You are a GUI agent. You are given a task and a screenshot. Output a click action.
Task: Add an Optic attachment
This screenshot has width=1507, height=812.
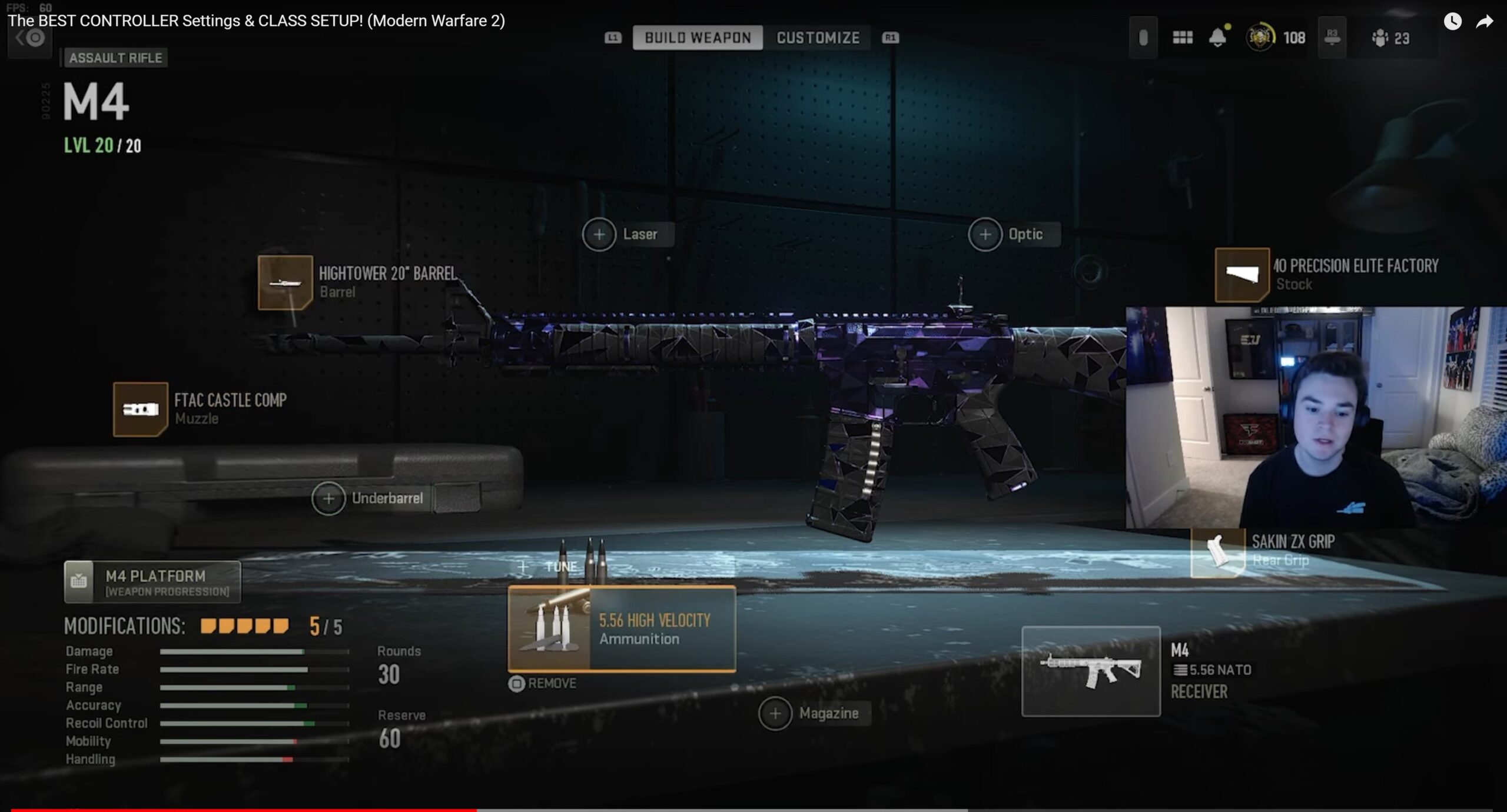[985, 234]
